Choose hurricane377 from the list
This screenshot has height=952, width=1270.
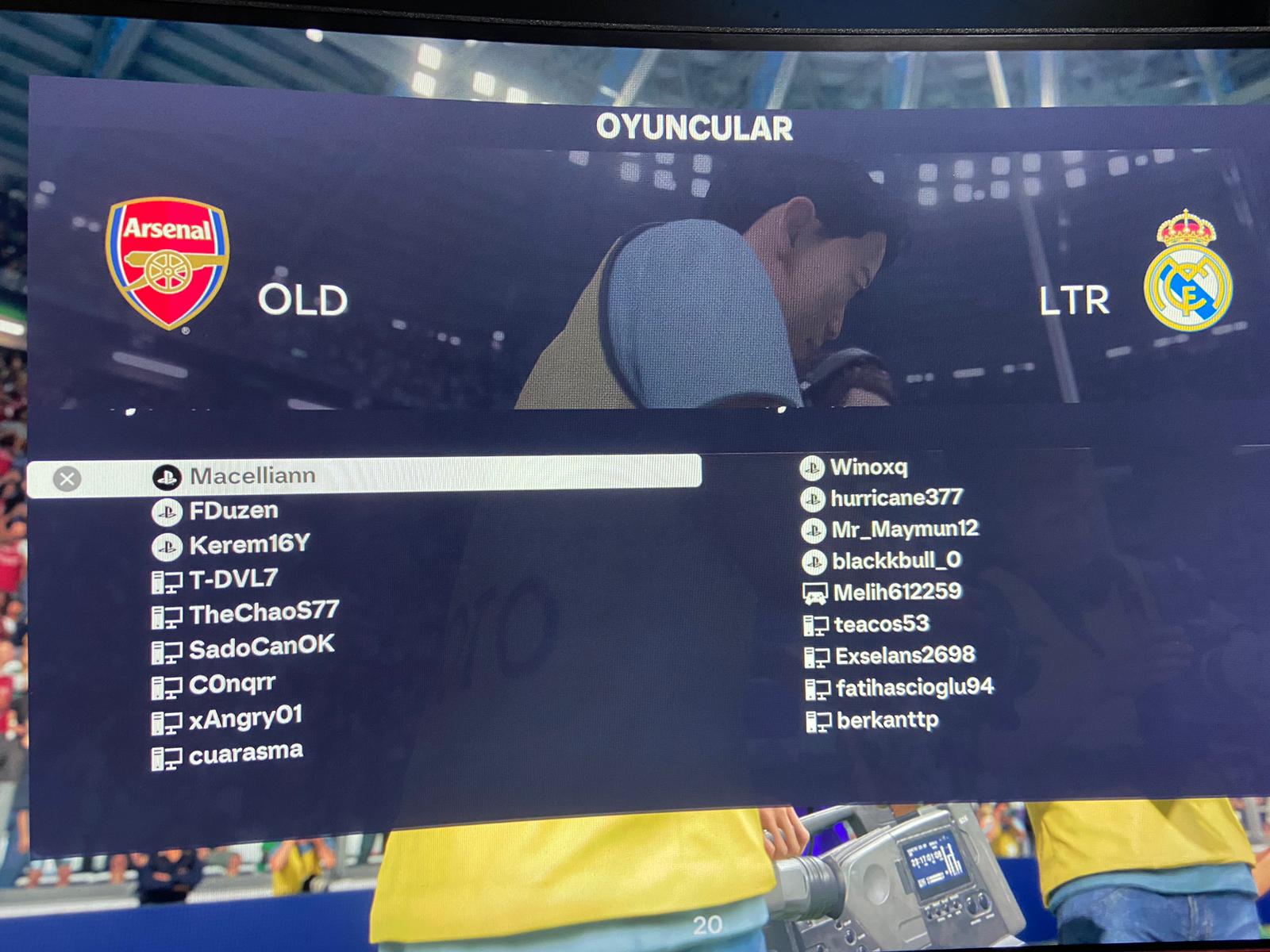(x=896, y=498)
